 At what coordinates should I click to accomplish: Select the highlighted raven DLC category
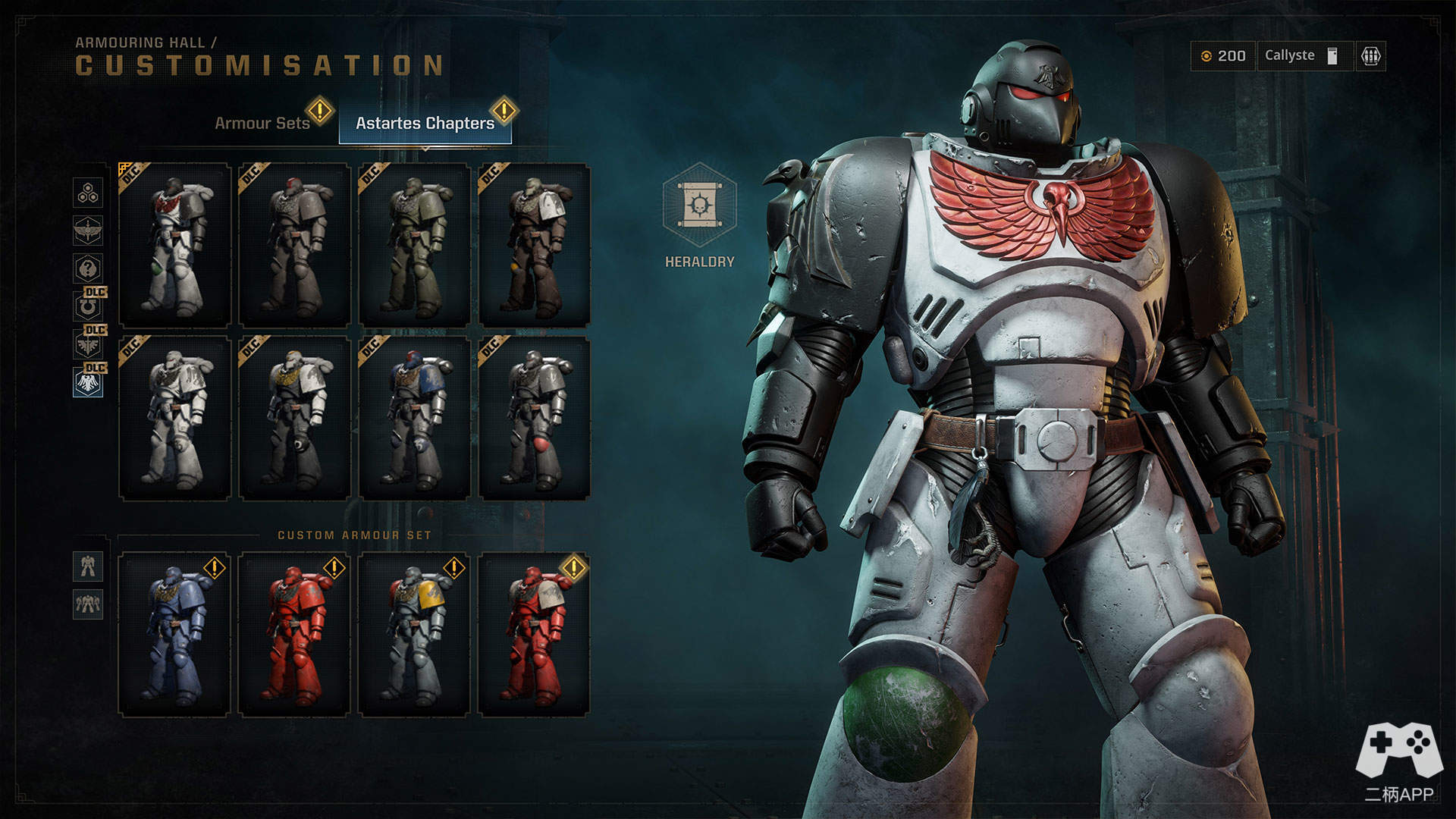click(88, 382)
